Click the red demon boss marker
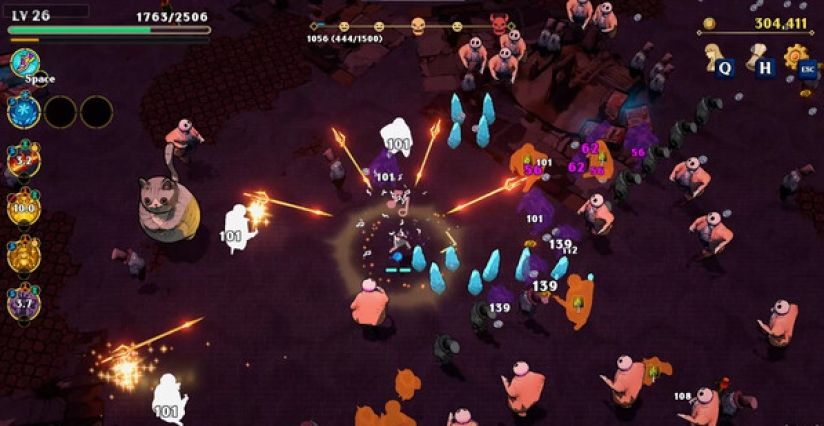This screenshot has height=426, width=824. 499,24
